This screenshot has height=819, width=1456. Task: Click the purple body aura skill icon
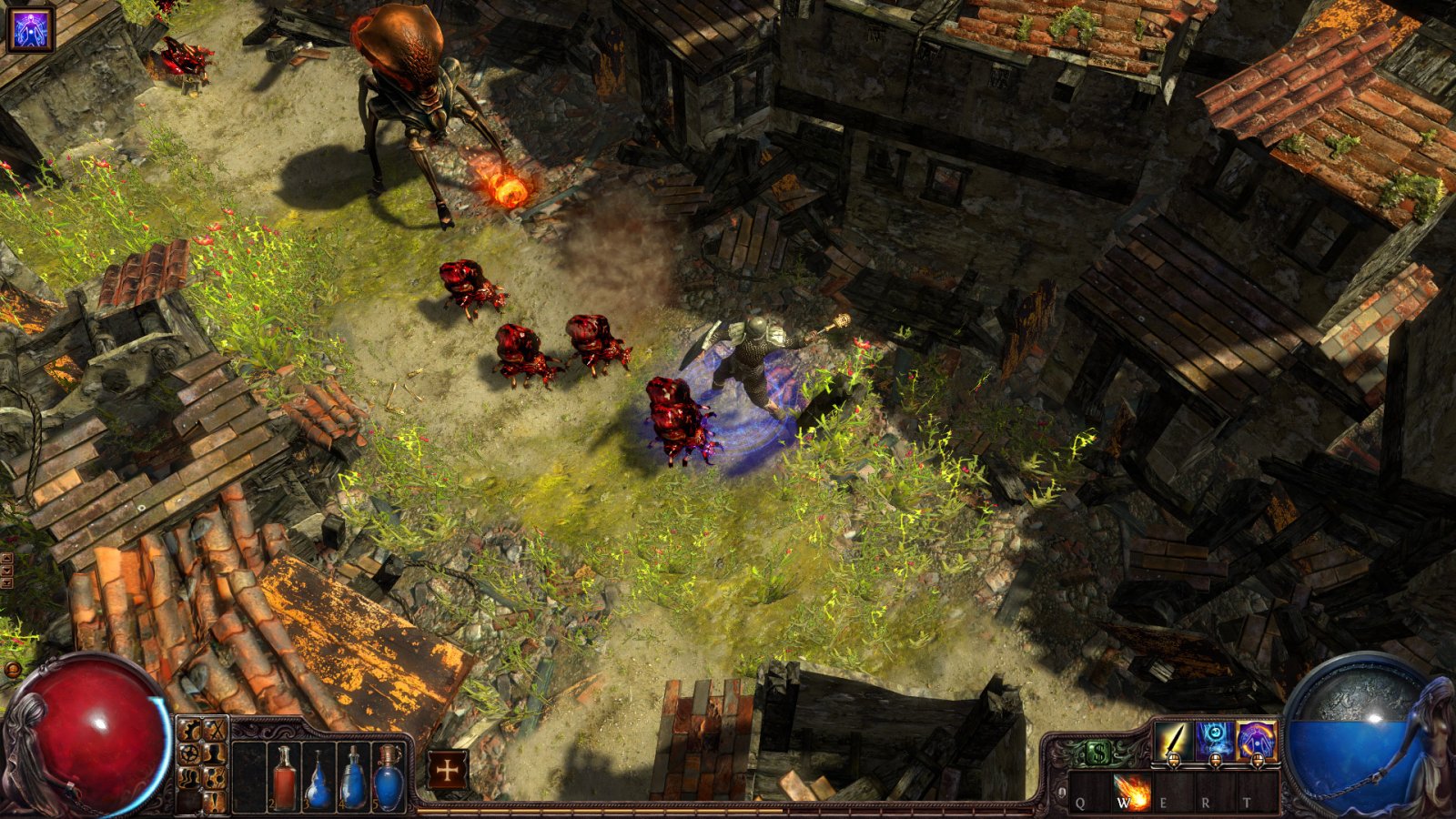[x=1257, y=739]
